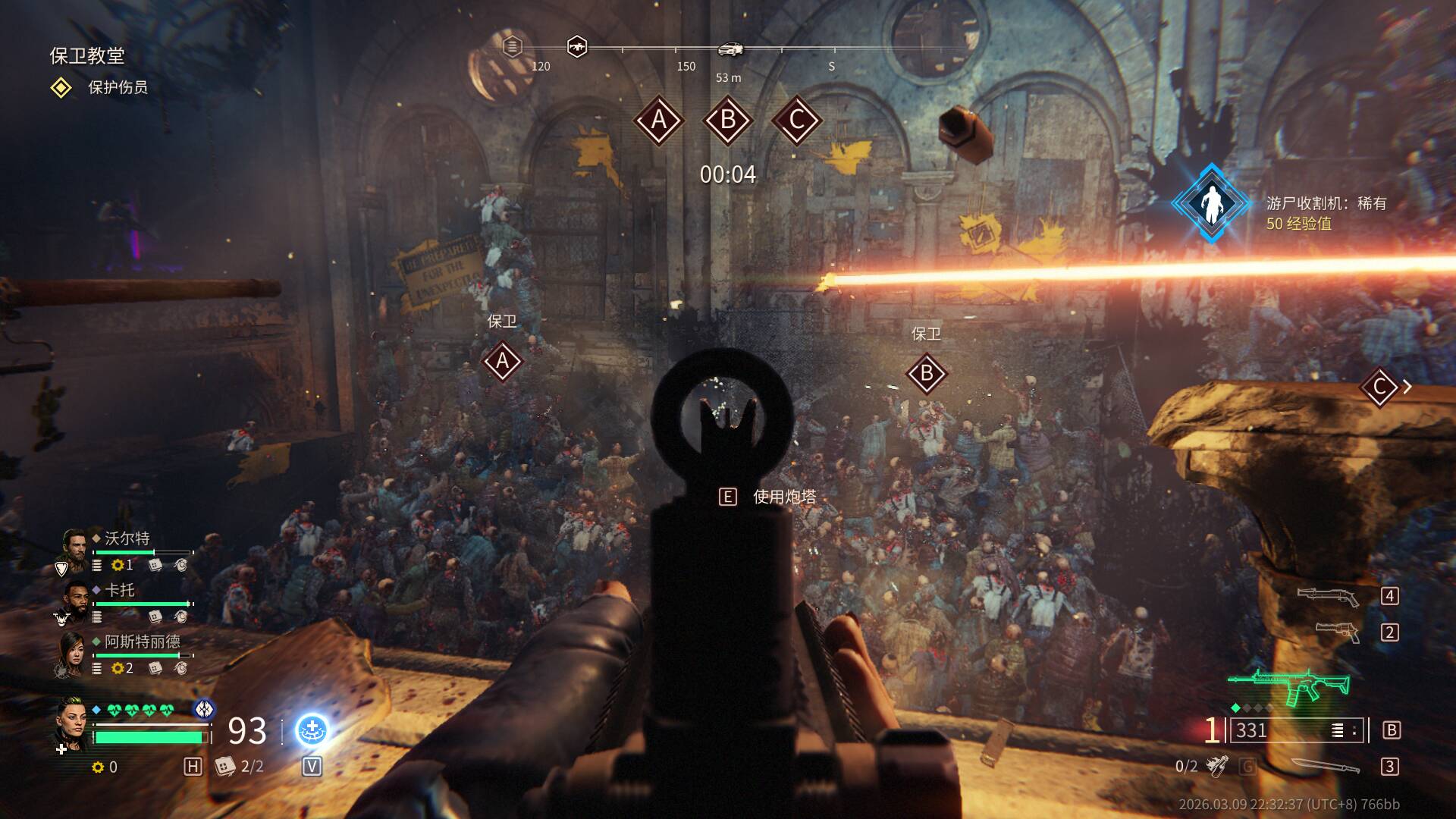Click the car icon on the compass bar
1456x819 pixels.
730,49
